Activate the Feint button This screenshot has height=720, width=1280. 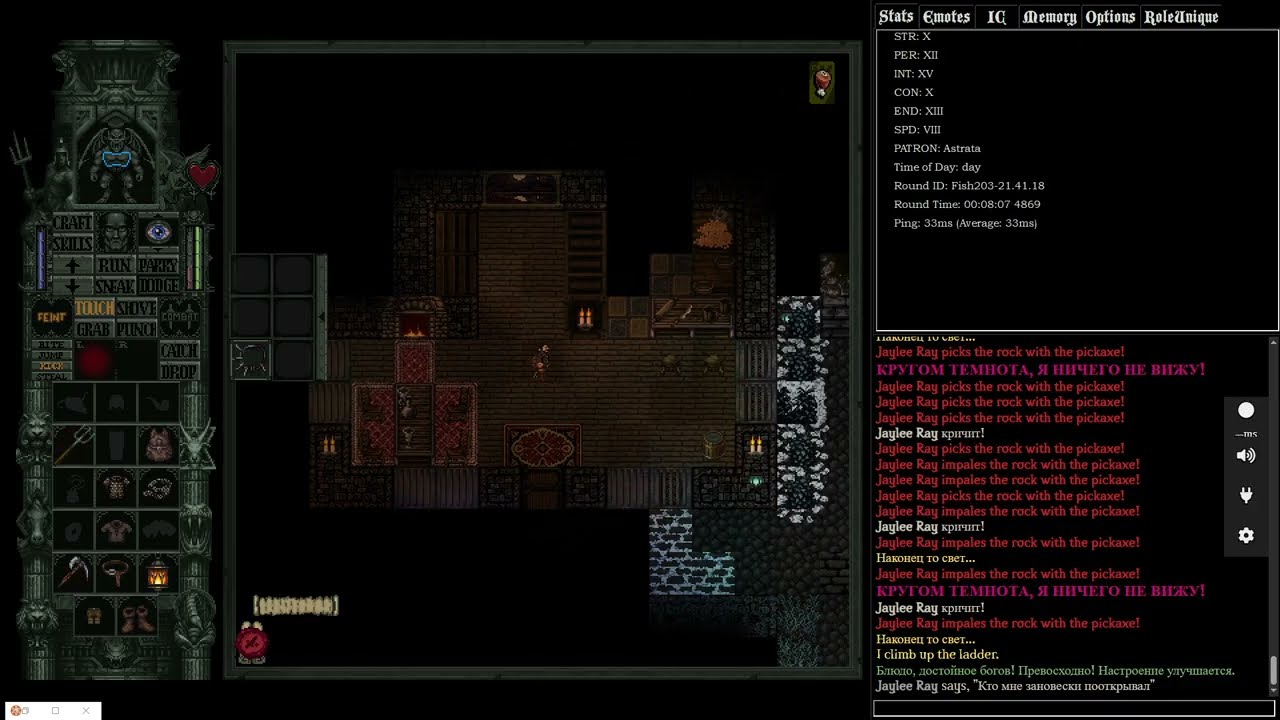(51, 317)
